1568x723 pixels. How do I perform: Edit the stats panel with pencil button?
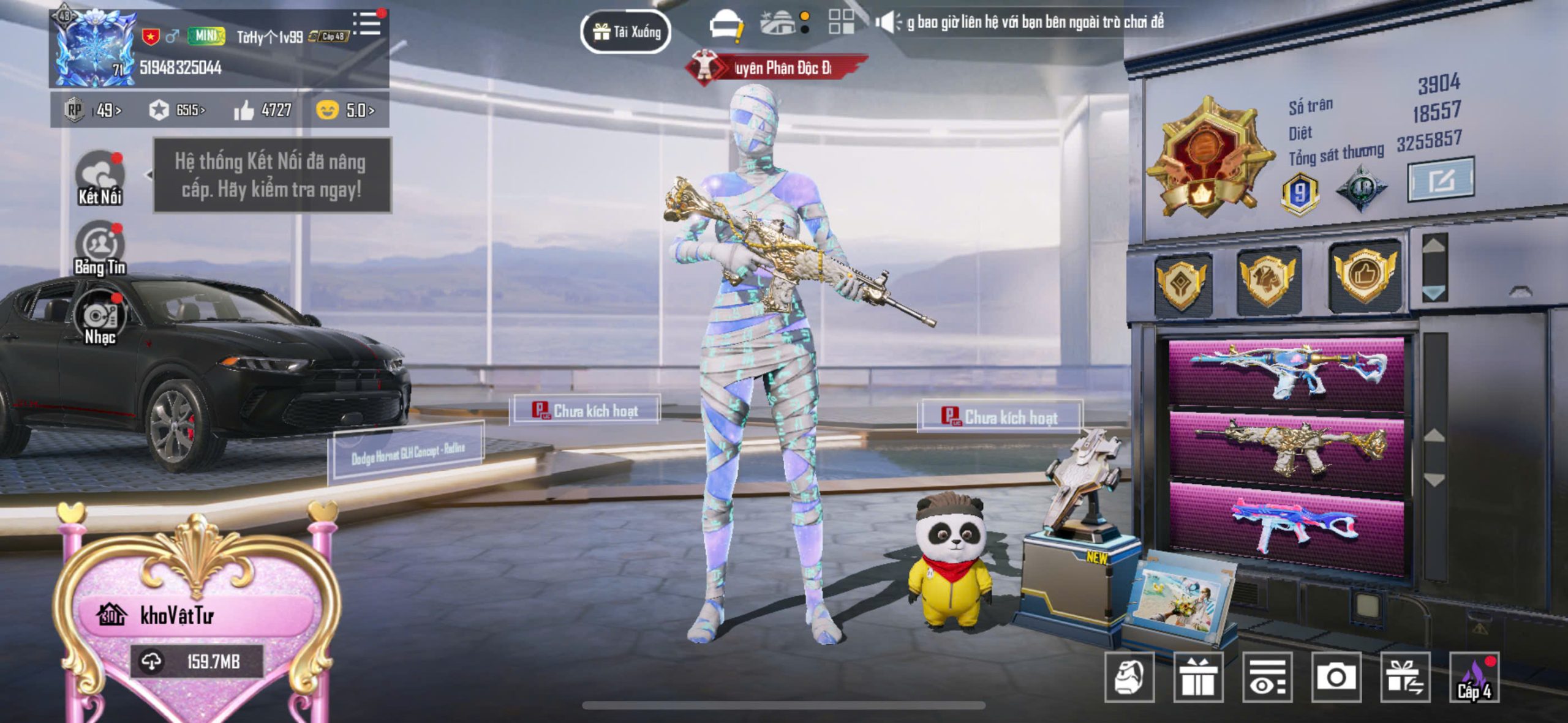[x=1440, y=180]
